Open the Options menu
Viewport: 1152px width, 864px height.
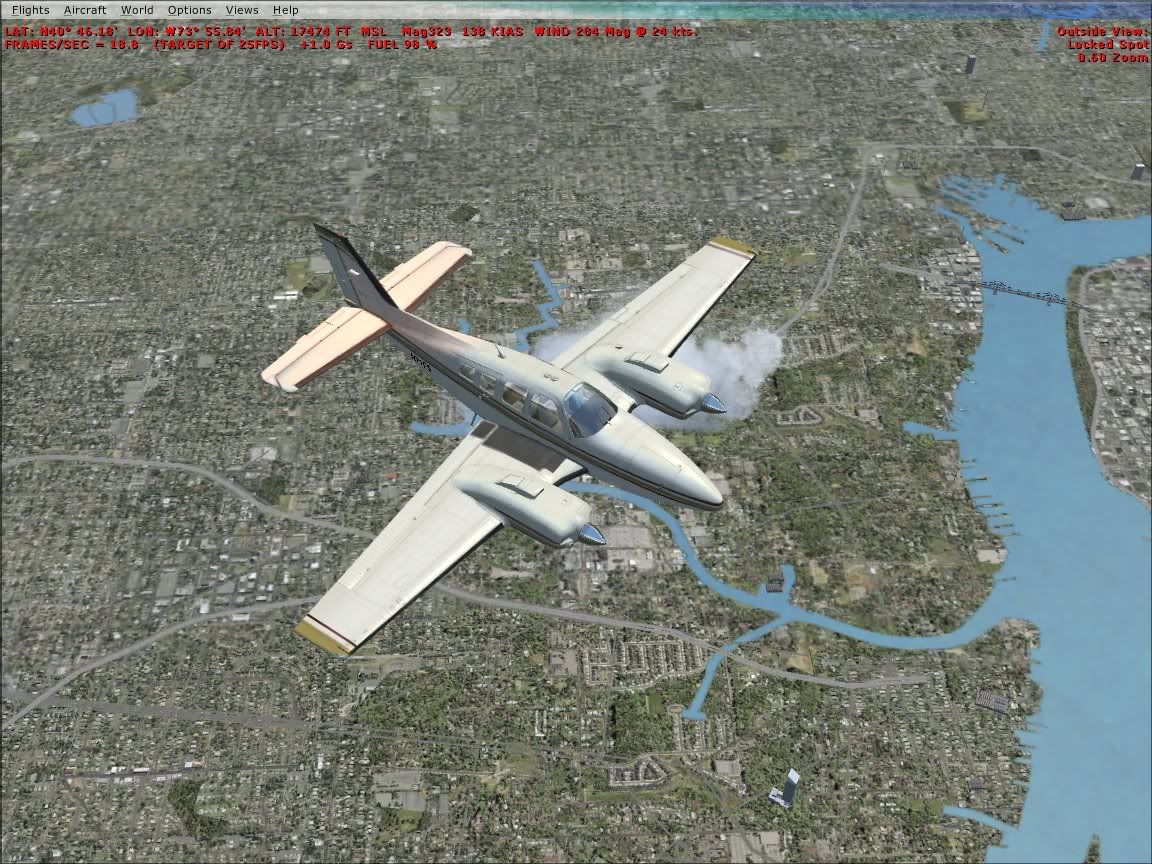tap(189, 9)
